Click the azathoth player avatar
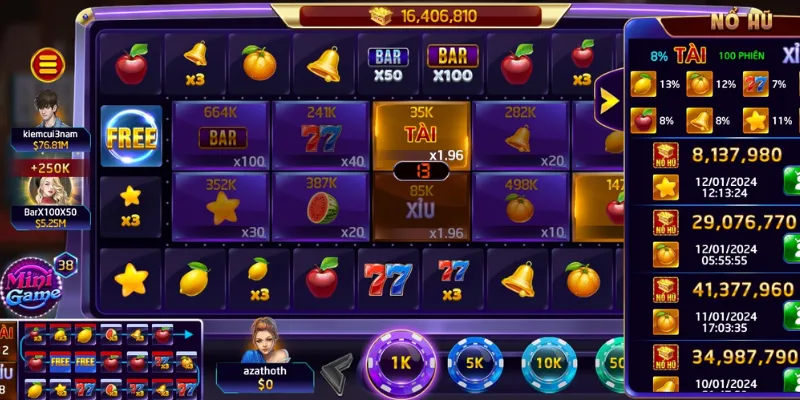Viewport: 800px width, 400px height. pos(266,342)
